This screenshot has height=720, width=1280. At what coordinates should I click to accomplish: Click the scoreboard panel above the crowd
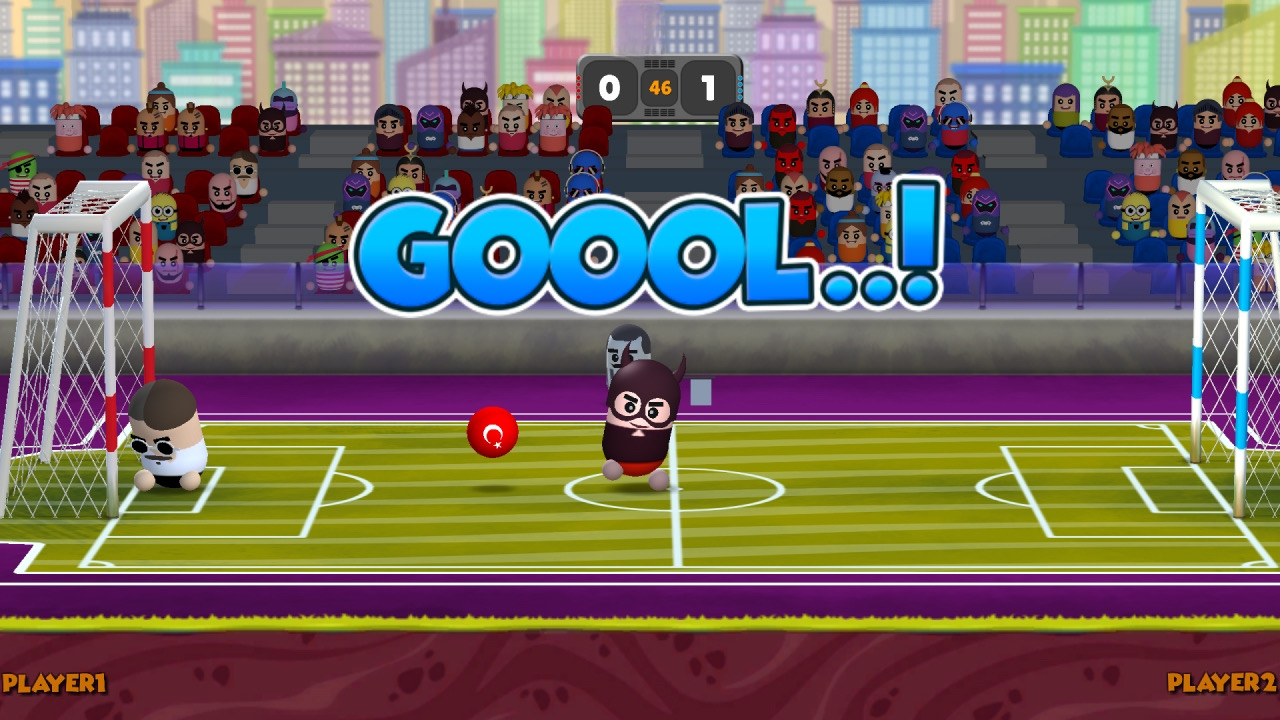pos(658,87)
